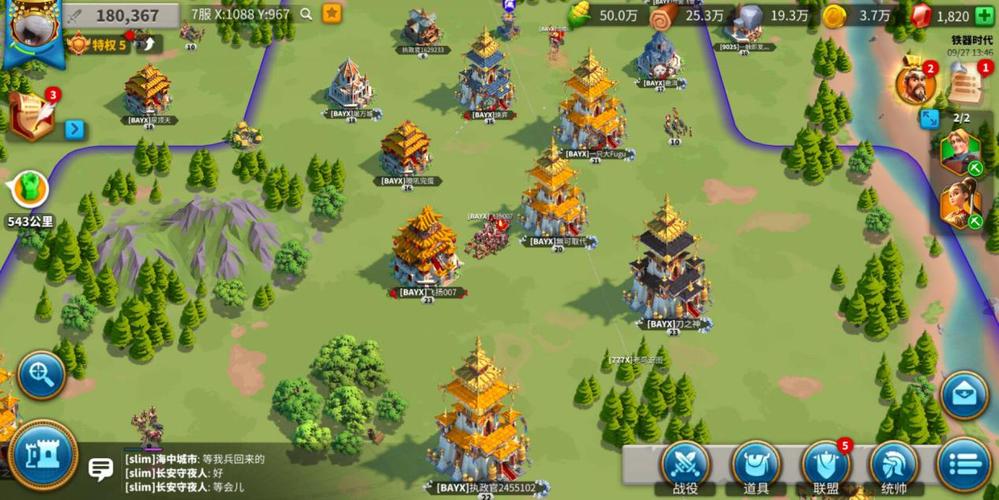Screen dimensions: 999x500
Task: Open 联盟 alliance menu
Action: [826, 466]
